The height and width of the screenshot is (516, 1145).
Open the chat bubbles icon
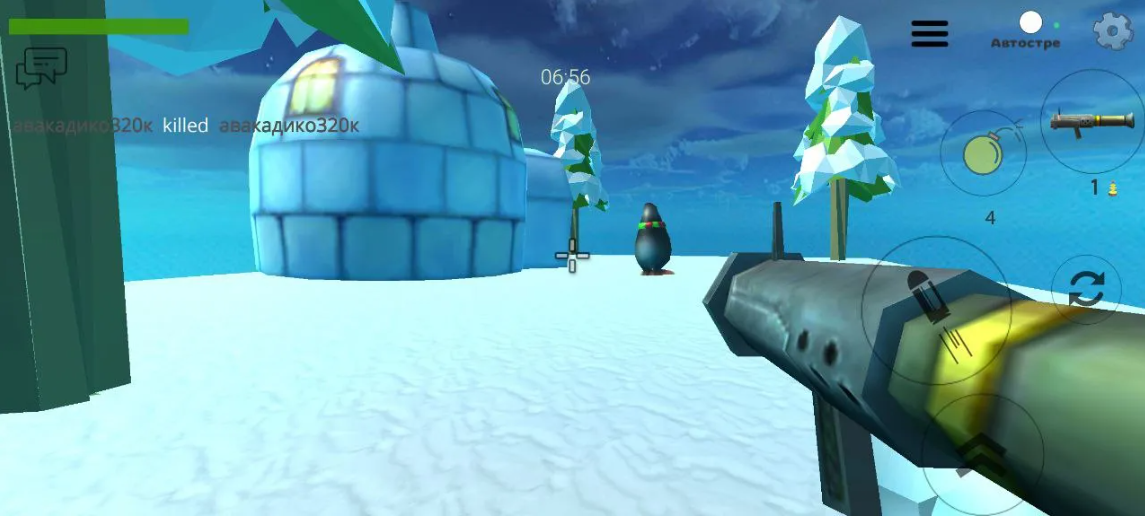[41, 67]
